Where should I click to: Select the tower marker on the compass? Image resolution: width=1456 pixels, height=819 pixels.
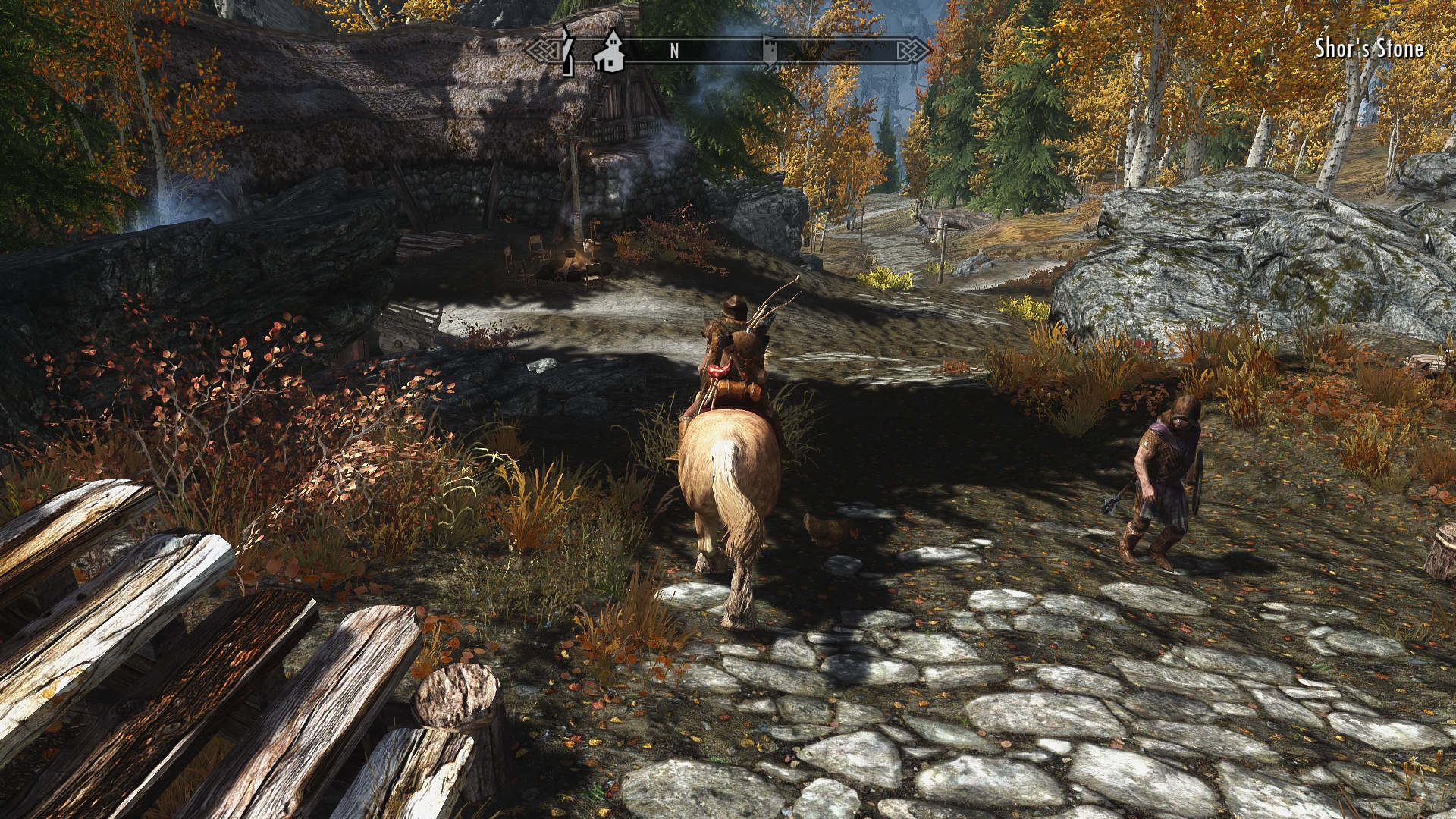[769, 52]
